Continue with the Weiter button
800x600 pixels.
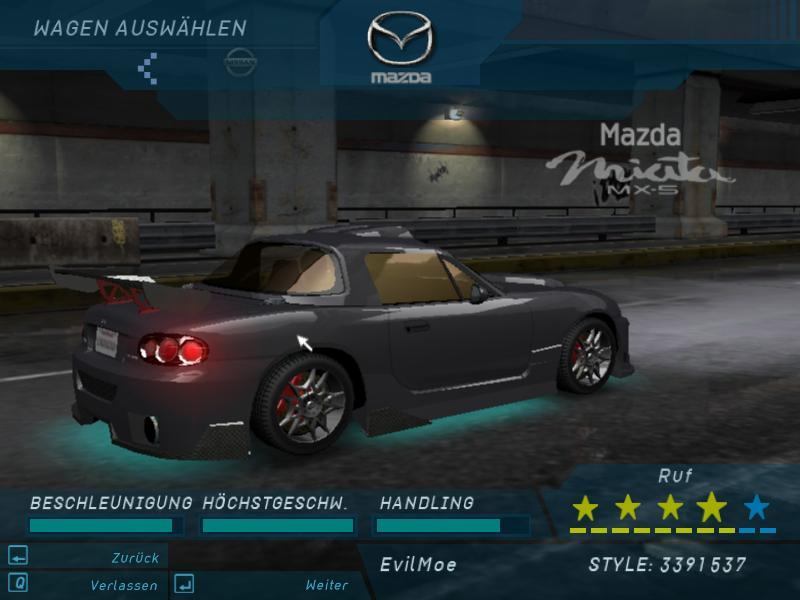[x=326, y=585]
